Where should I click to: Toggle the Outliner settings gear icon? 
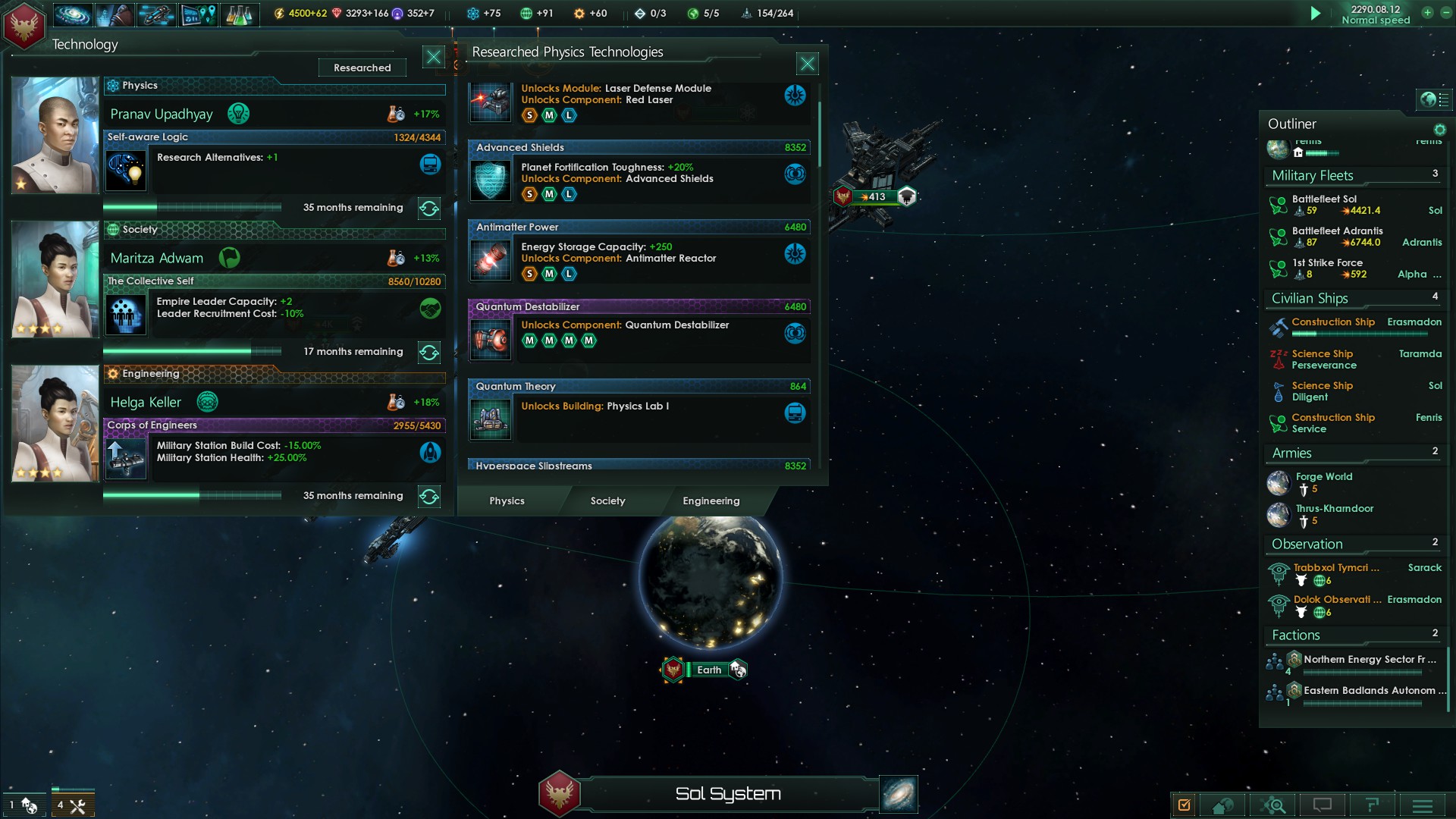(1440, 130)
